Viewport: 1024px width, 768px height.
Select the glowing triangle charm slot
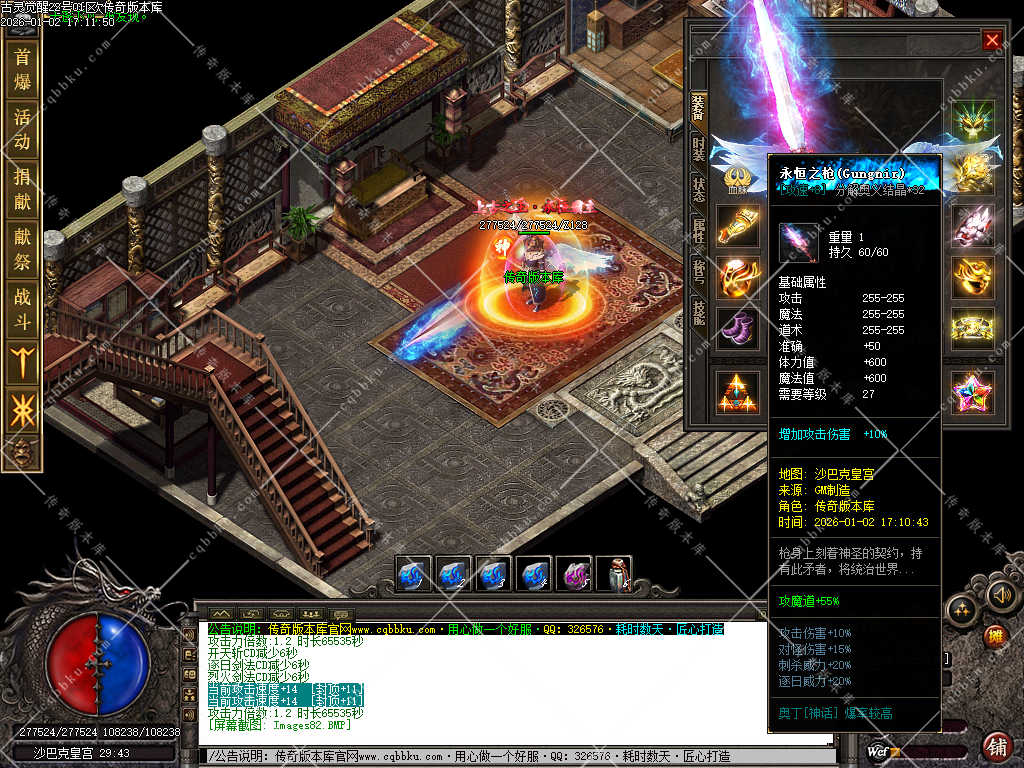[x=738, y=393]
